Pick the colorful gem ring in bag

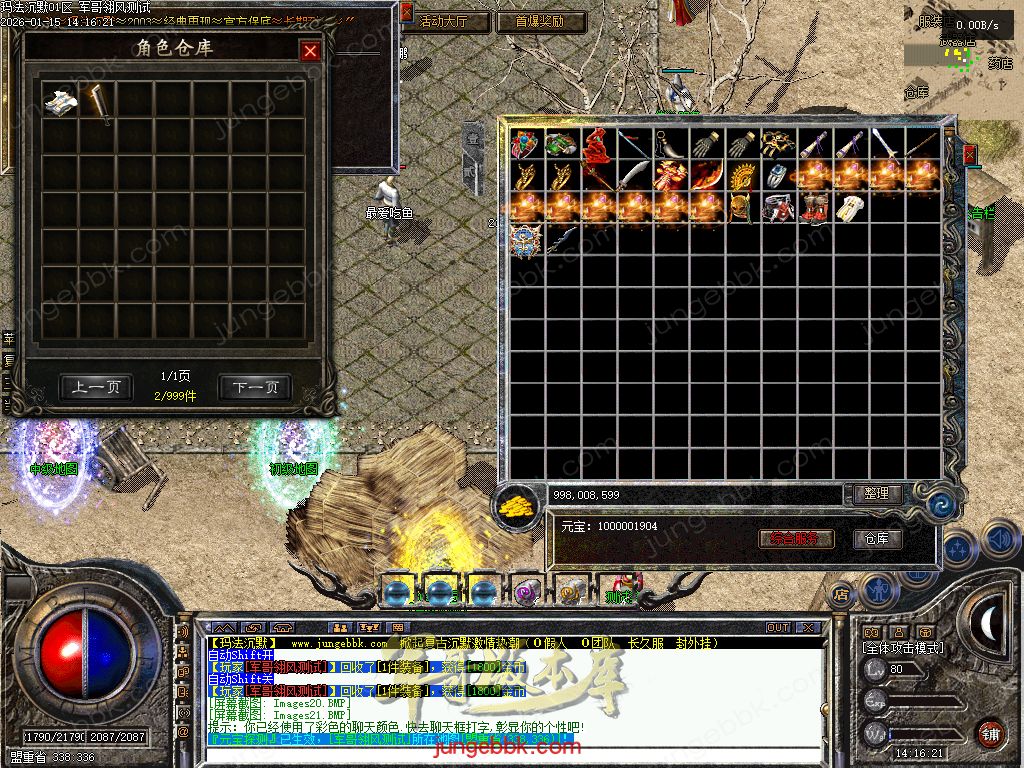pos(525,145)
